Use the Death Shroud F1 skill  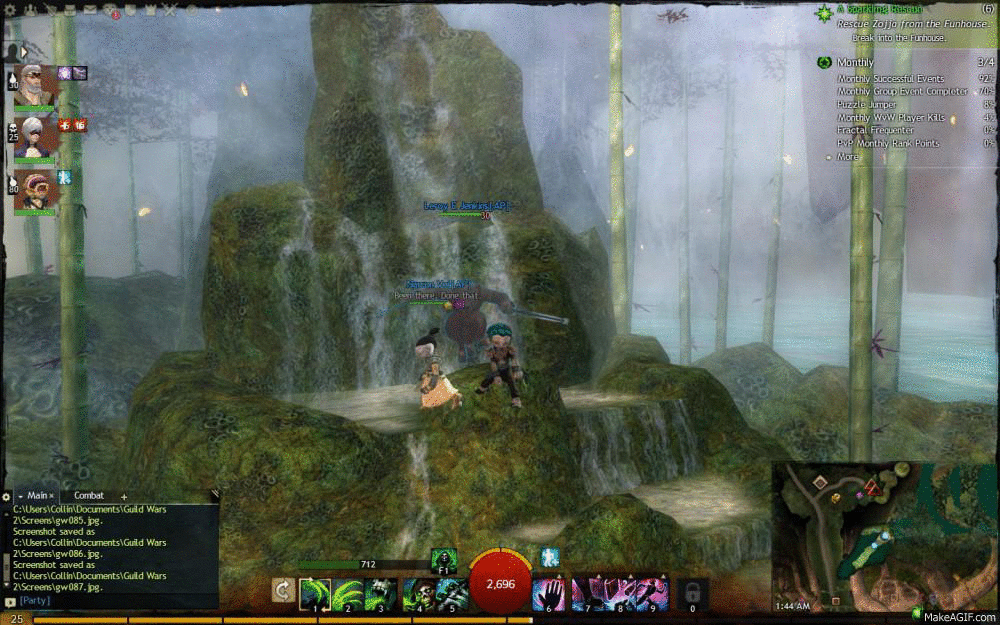pos(444,559)
